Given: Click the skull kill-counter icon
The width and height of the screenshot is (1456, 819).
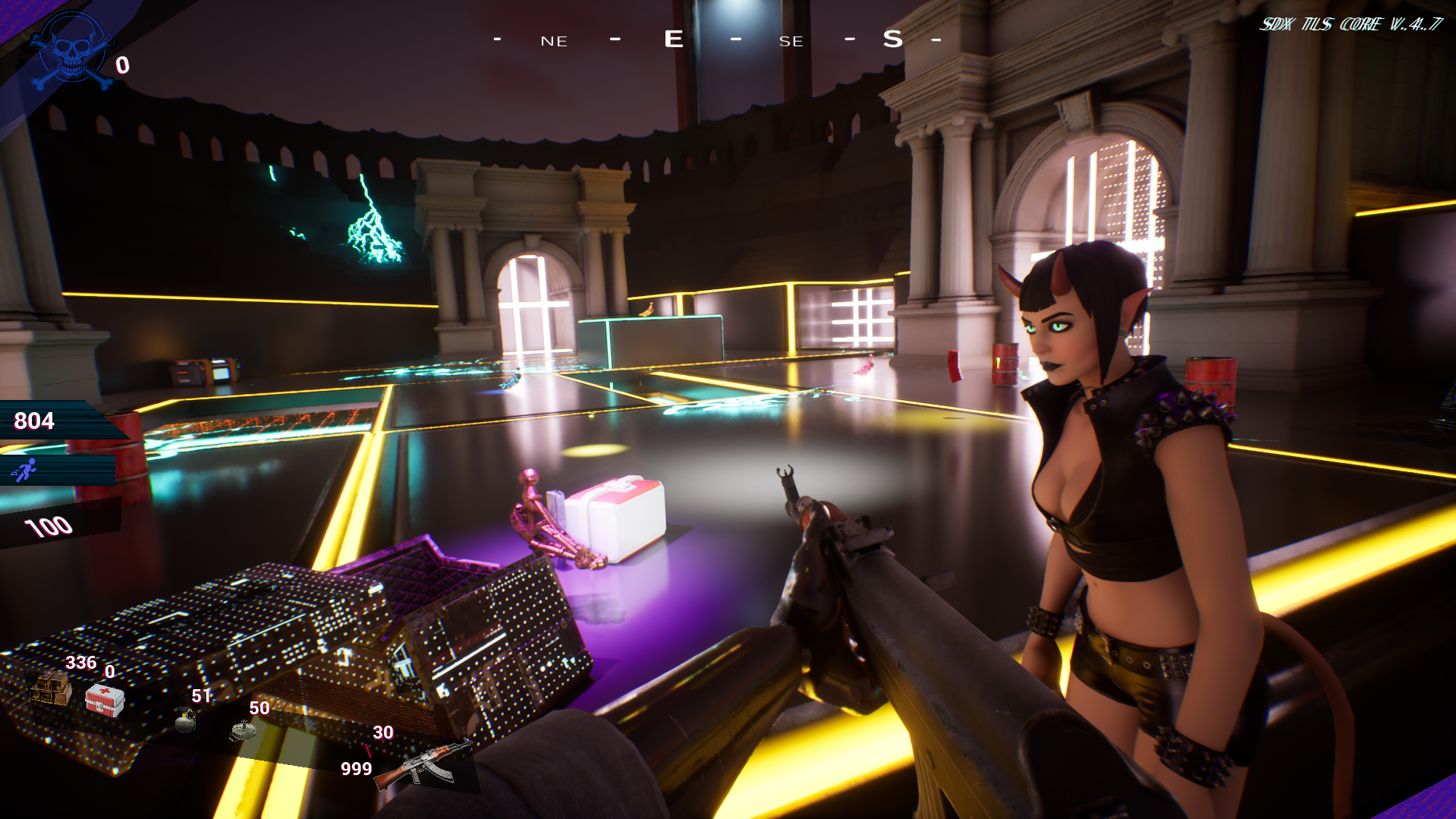Looking at the screenshot, I should [x=72, y=48].
